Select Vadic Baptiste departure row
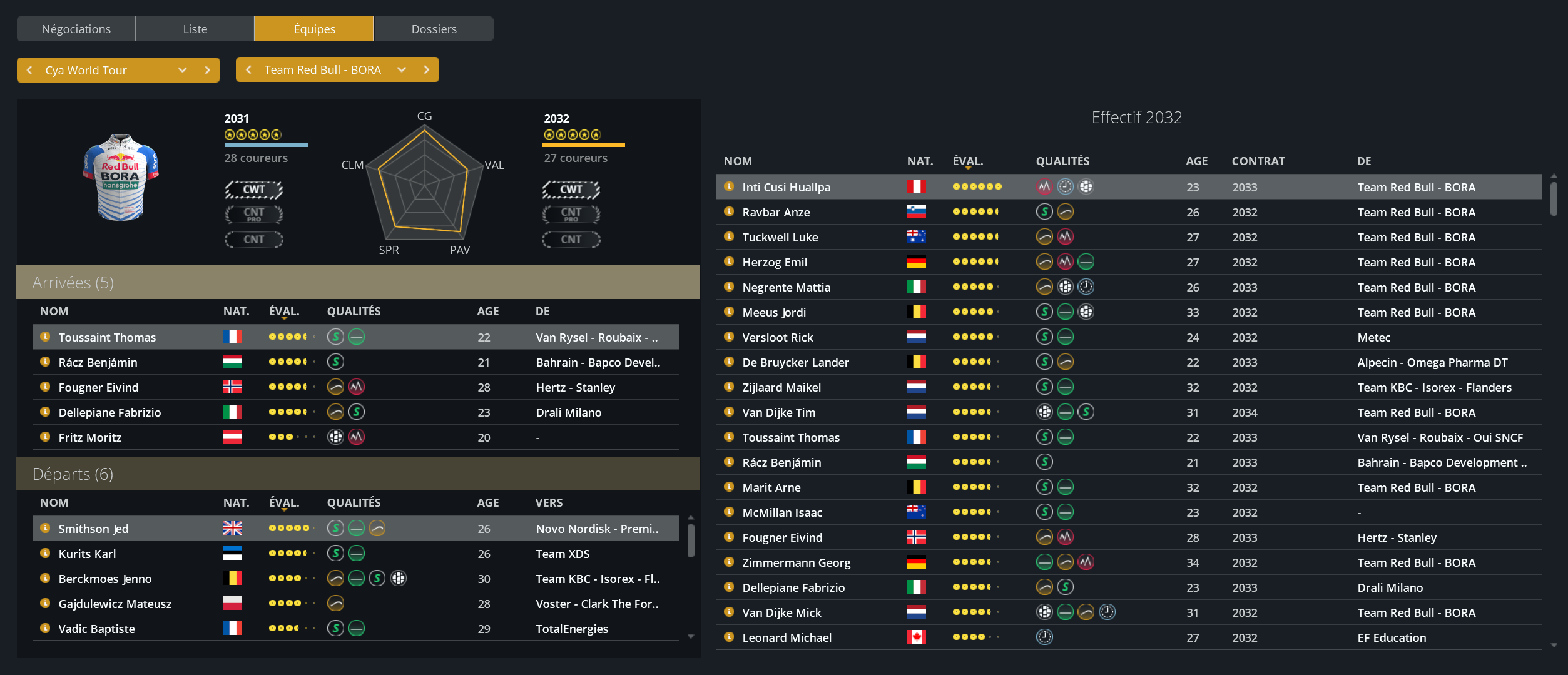This screenshot has width=1568, height=675. [96, 629]
